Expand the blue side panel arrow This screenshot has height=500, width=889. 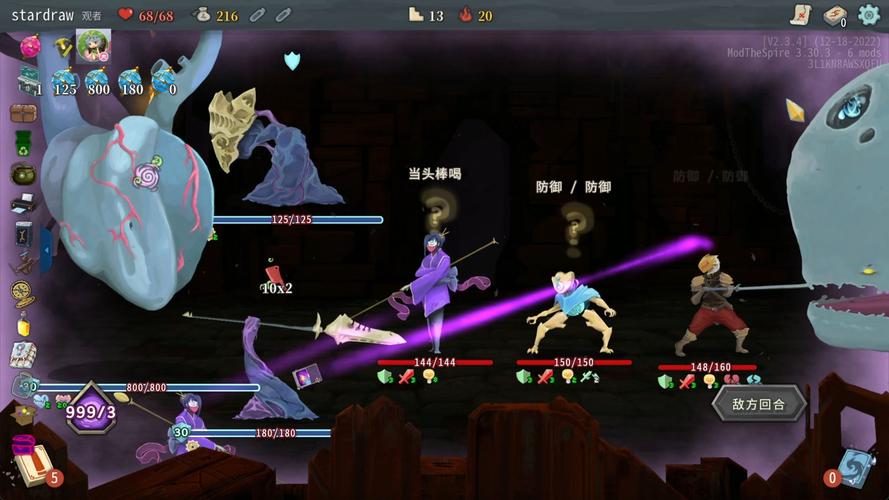pyautogui.click(x=46, y=250)
